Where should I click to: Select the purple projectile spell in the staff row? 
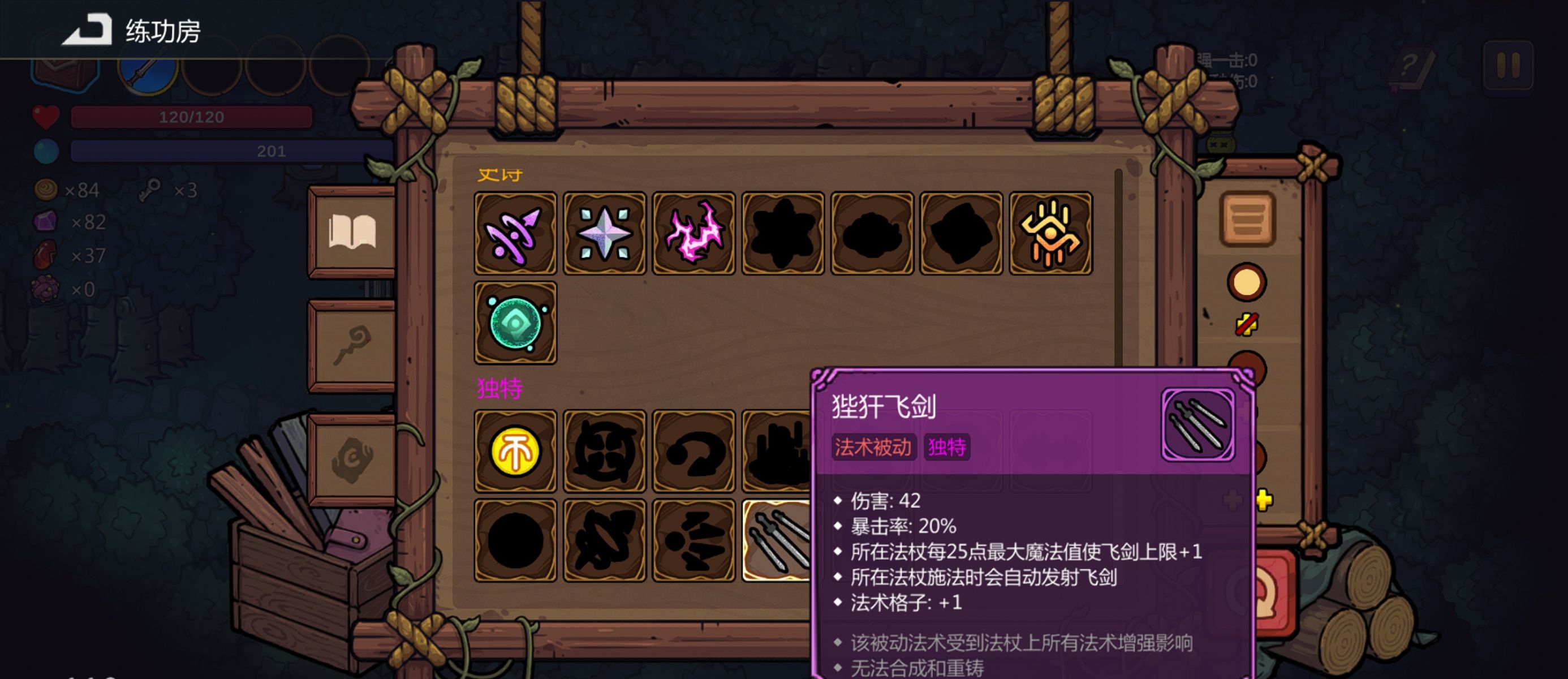(x=515, y=233)
